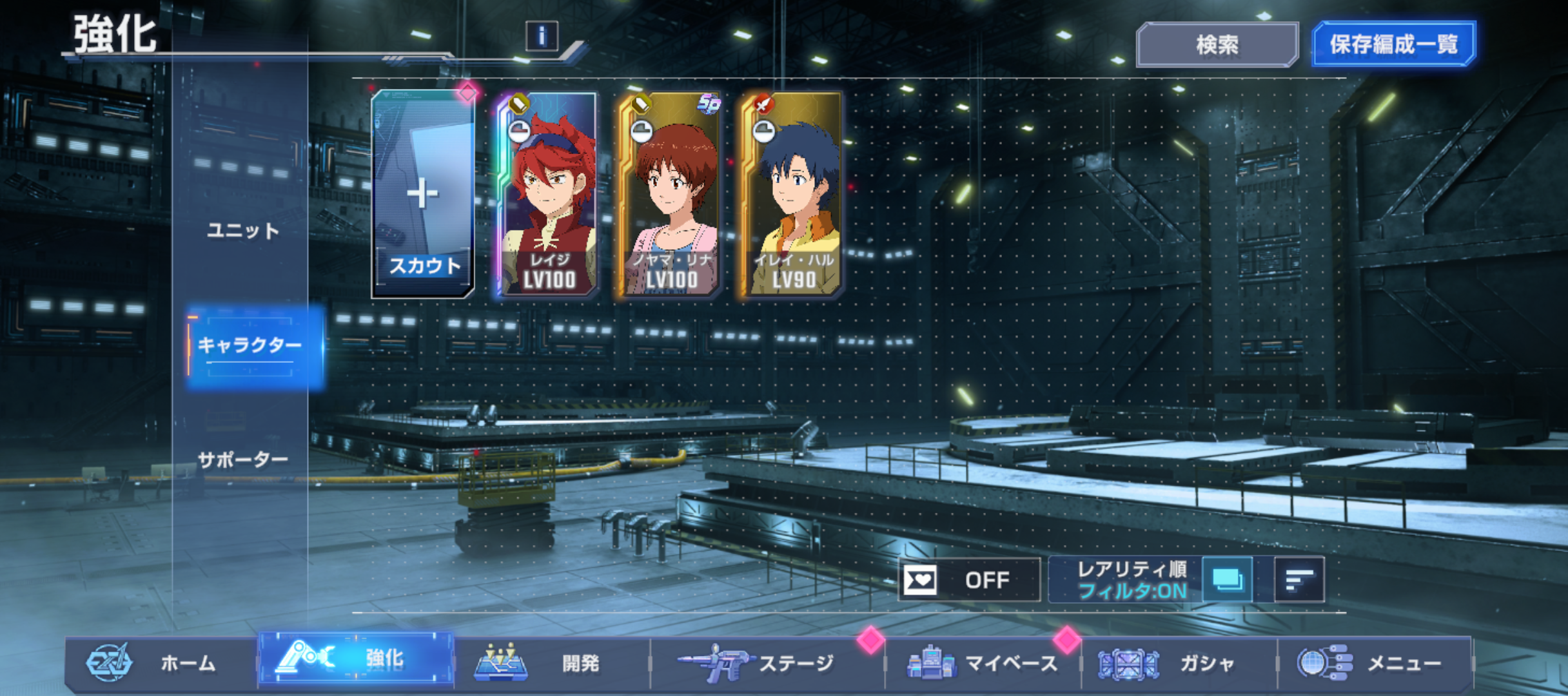The width and height of the screenshot is (1568, 696).
Task: Select the スカウト scout card
Action: click(x=423, y=193)
